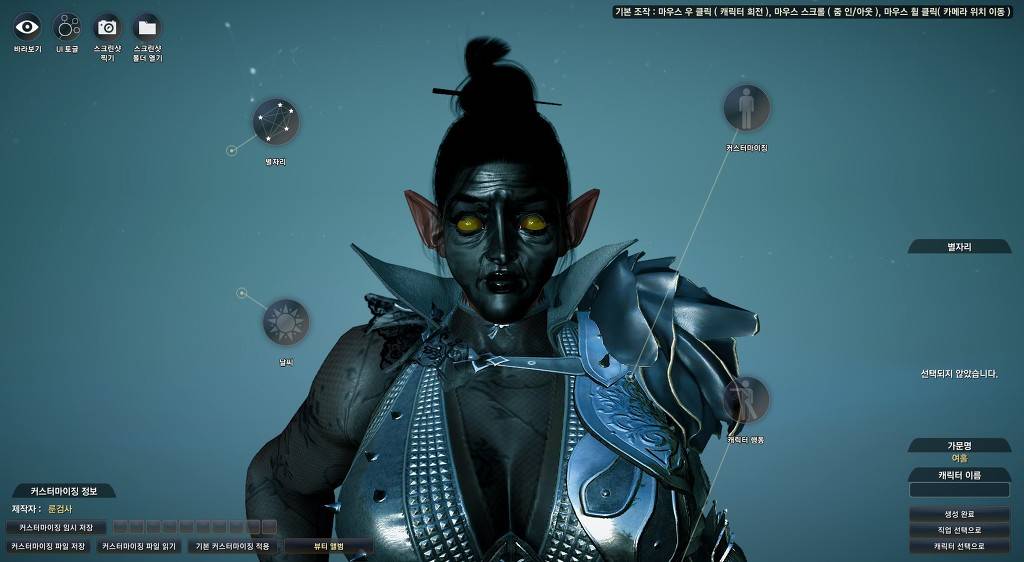The width and height of the screenshot is (1024, 562).
Task: Open the customizing (커스터마이징) body node
Action: point(746,108)
